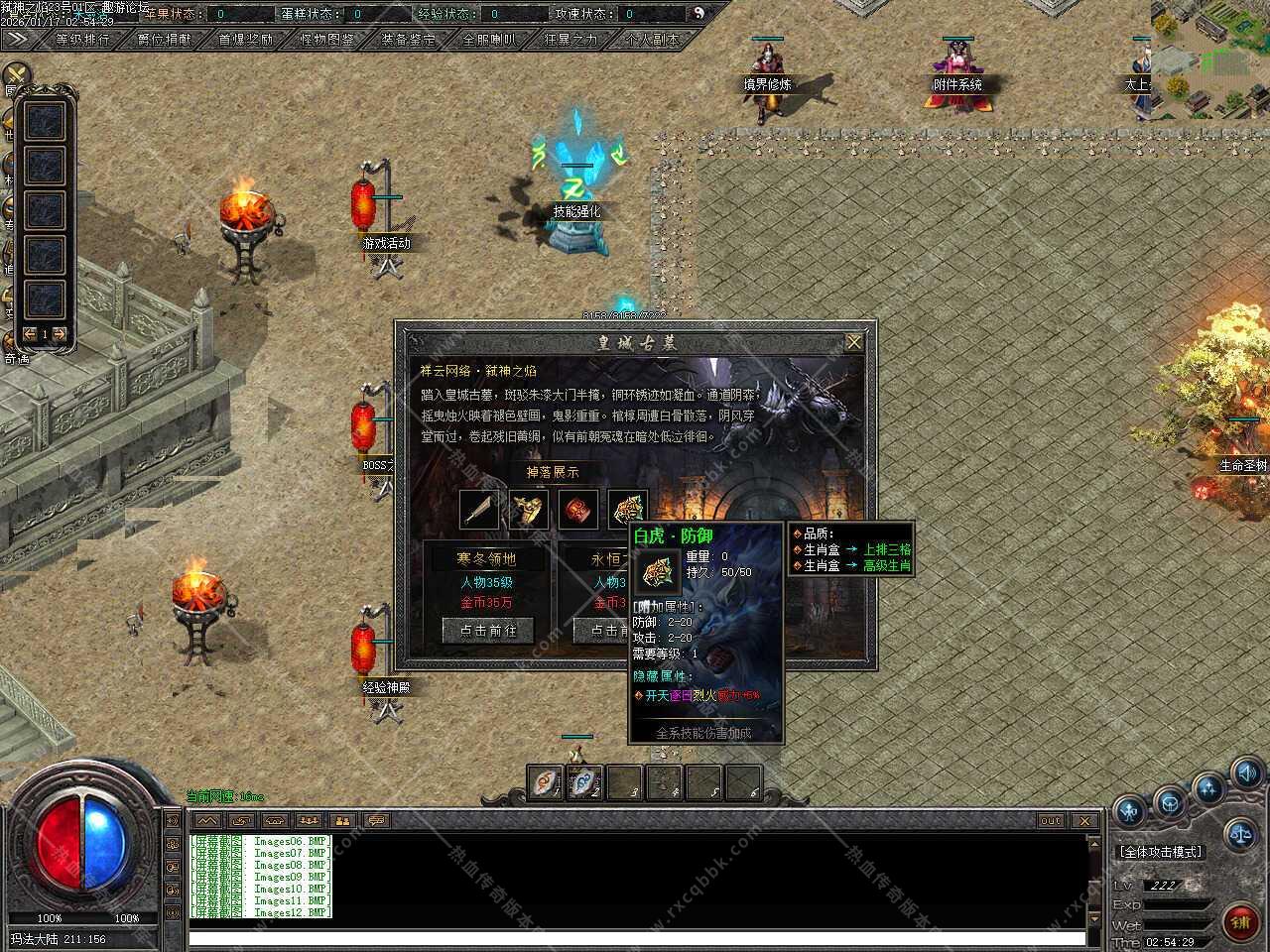The width and height of the screenshot is (1270, 952).
Task: Close the 皇城古墓 dialog window
Action: tap(853, 342)
